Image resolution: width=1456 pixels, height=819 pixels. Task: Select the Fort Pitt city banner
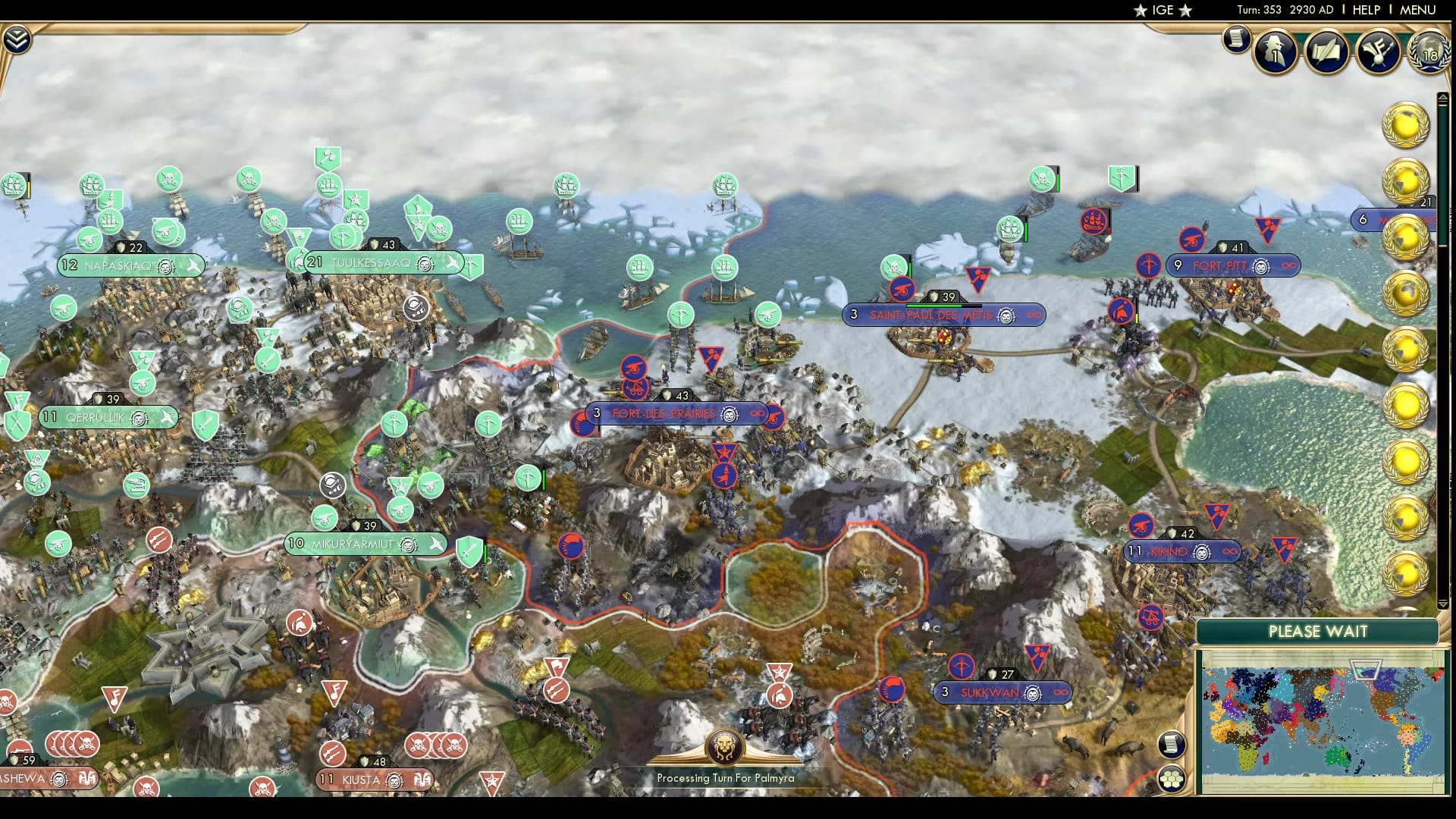(1233, 265)
